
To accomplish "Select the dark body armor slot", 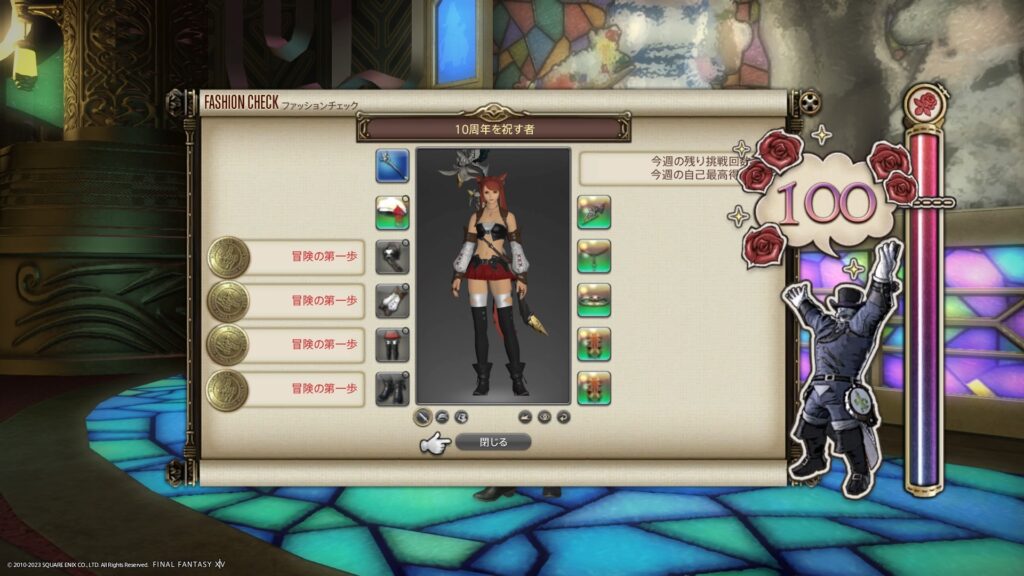I will click(391, 257).
